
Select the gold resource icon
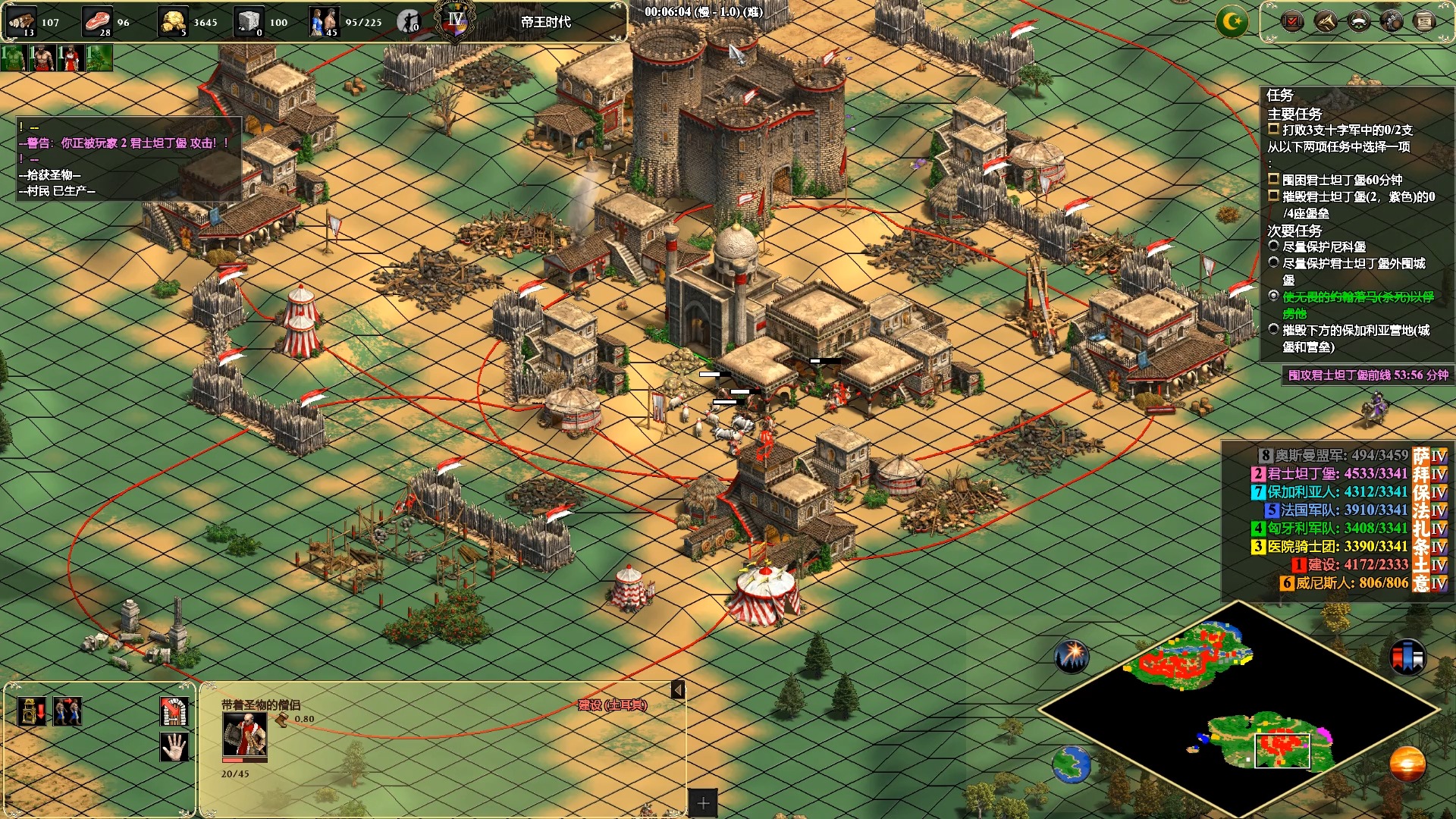click(x=174, y=20)
